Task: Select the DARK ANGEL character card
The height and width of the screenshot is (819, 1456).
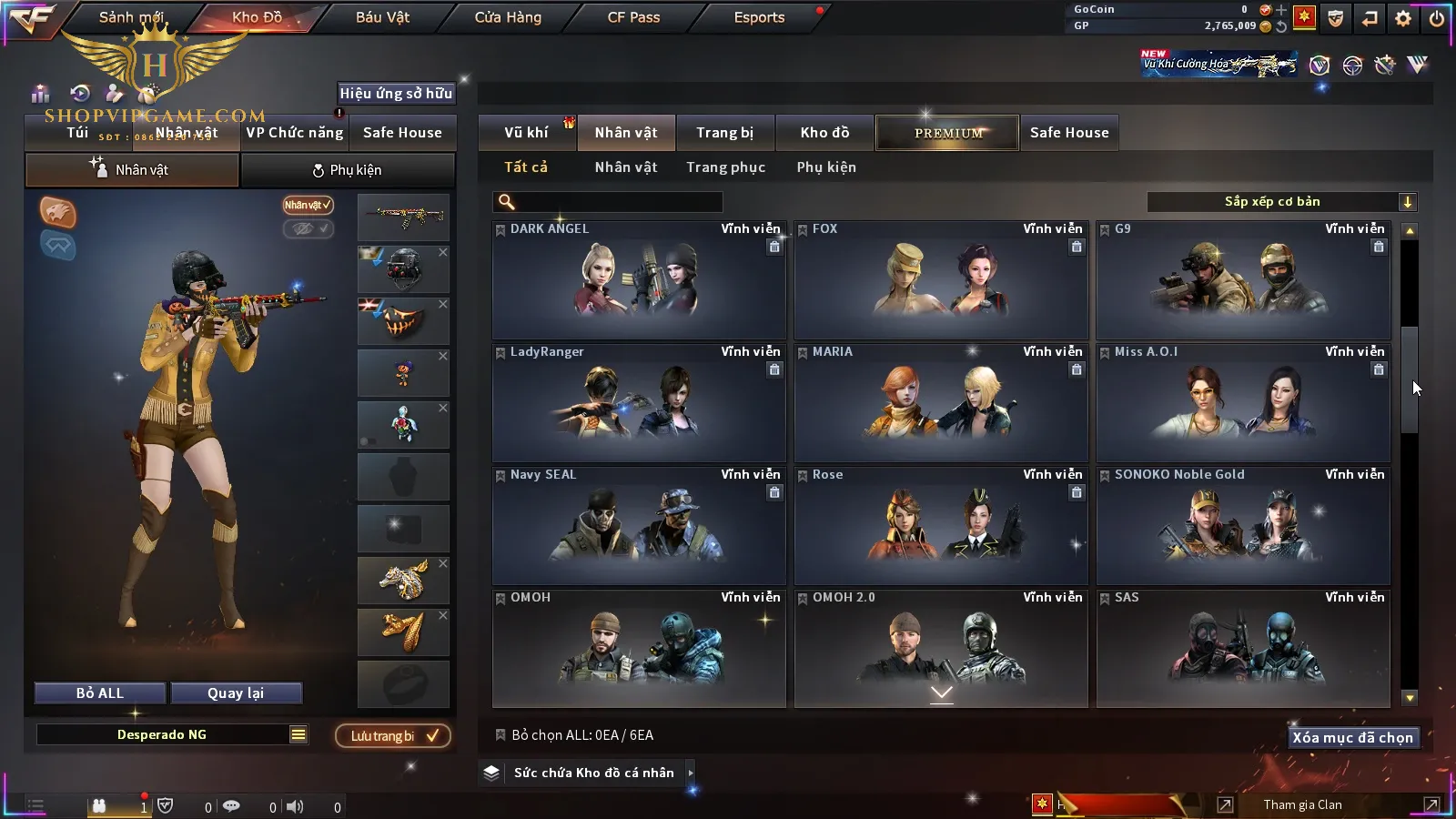Action: point(639,280)
